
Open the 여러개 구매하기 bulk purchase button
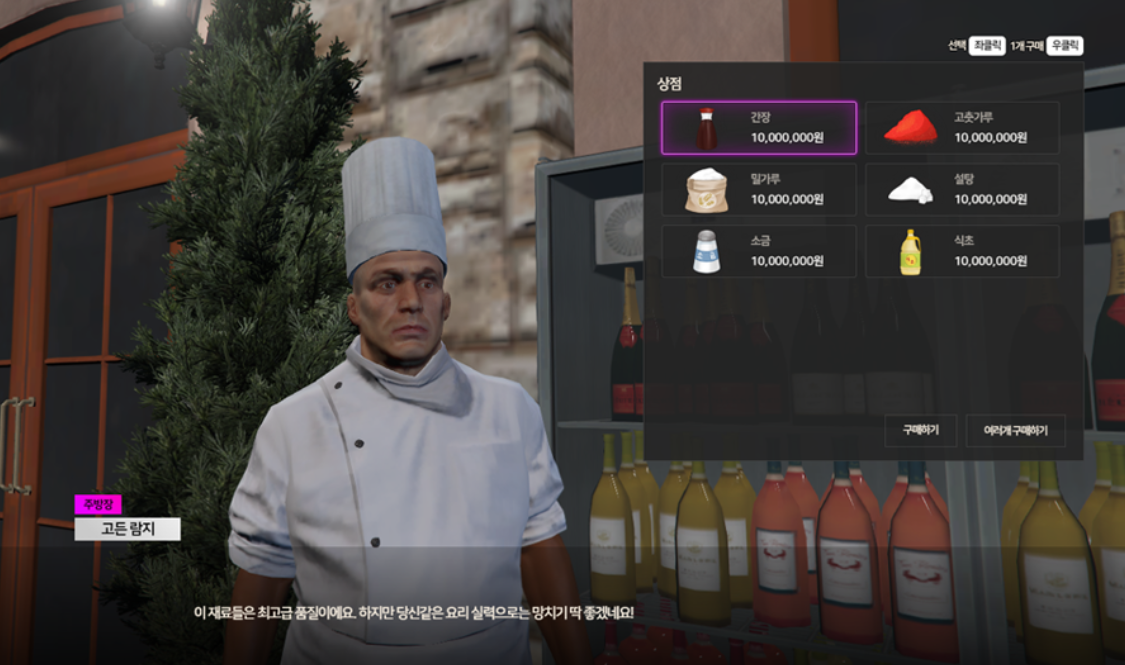click(x=1015, y=431)
